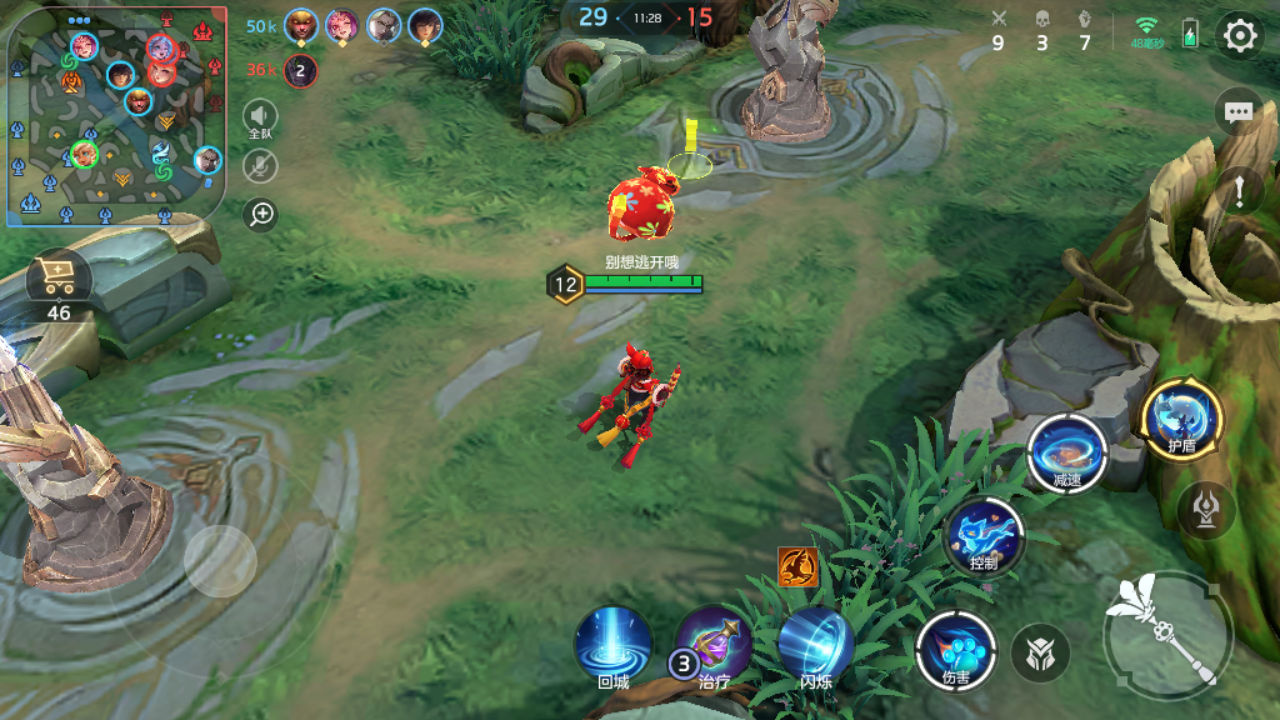Click the minimap
This screenshot has width=1280, height=720.
coord(115,117)
